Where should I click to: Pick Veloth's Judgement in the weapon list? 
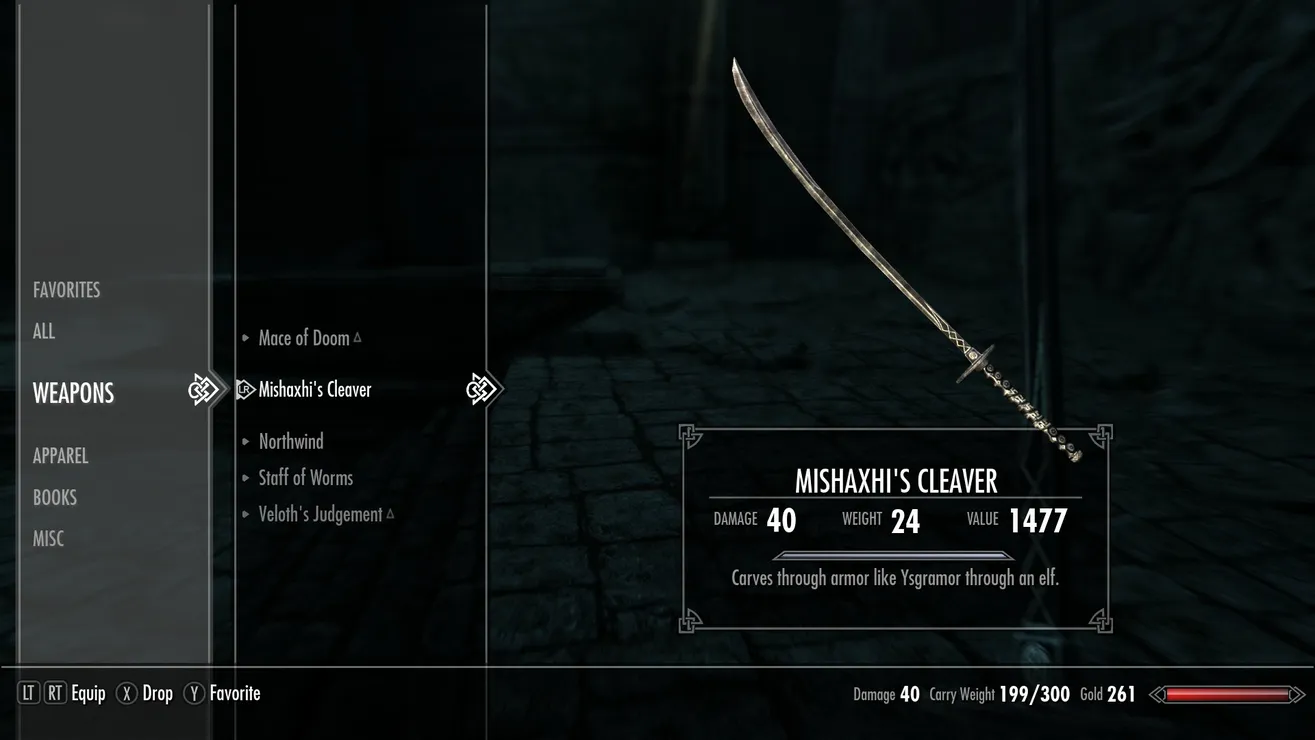click(x=320, y=514)
